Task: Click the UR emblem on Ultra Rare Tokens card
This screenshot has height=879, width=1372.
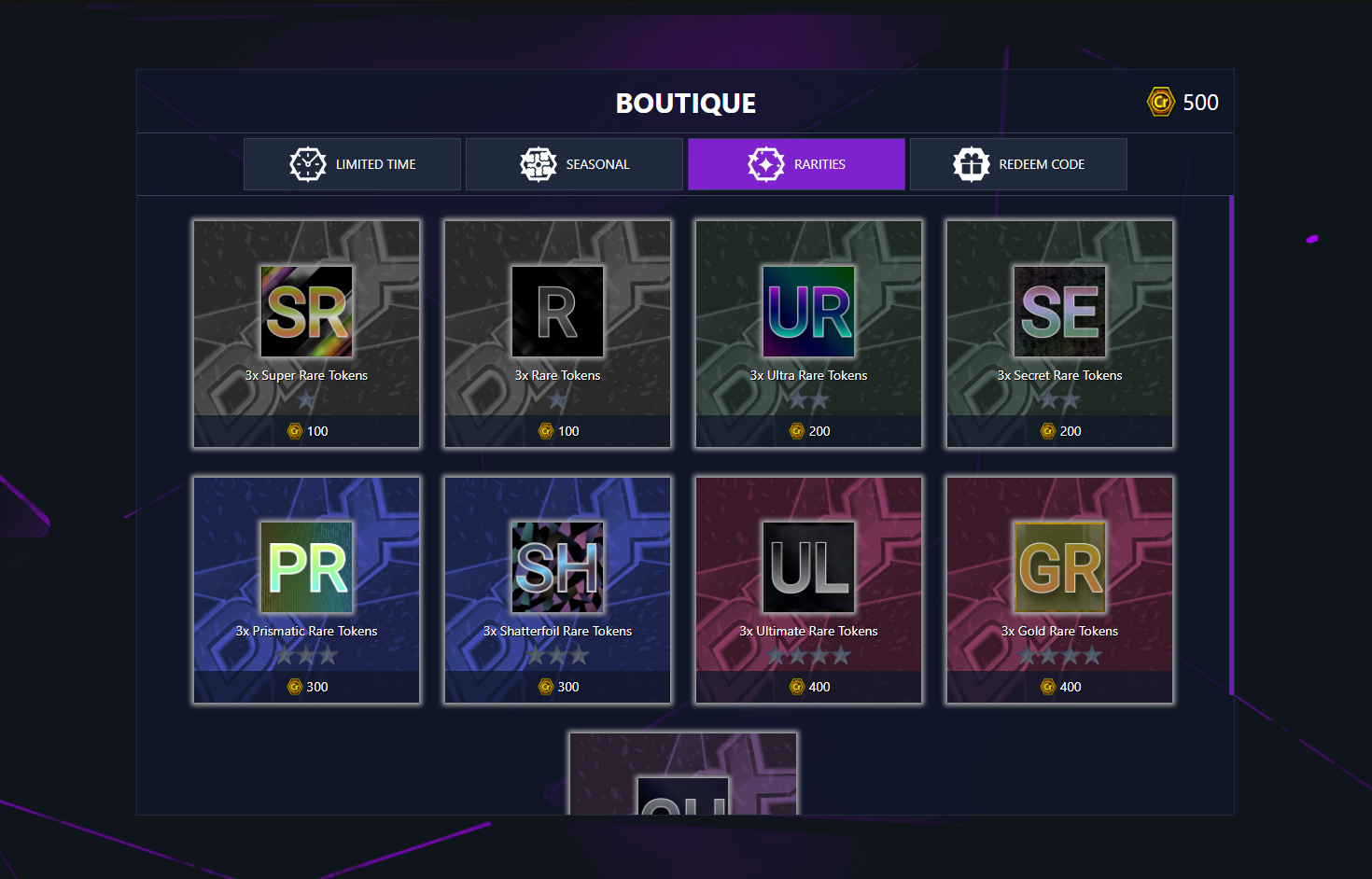Action: tap(808, 312)
